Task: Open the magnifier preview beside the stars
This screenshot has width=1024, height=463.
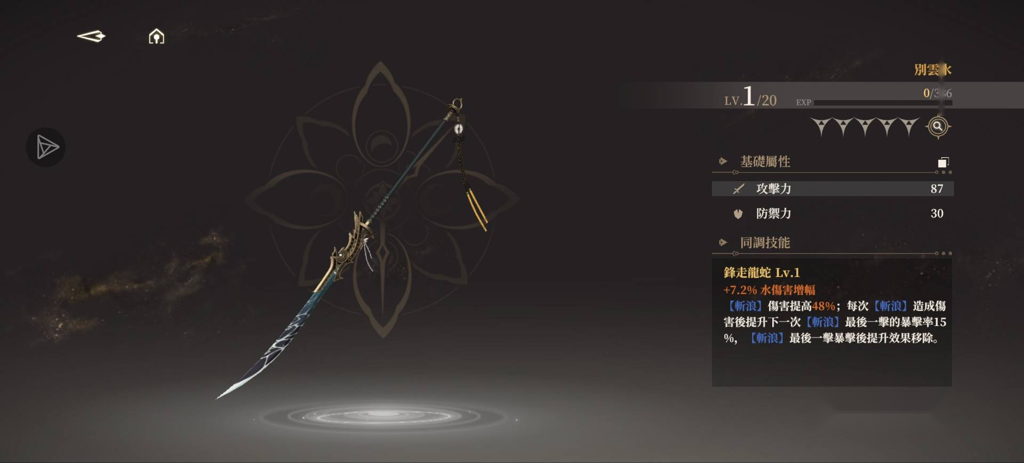Action: click(x=937, y=127)
